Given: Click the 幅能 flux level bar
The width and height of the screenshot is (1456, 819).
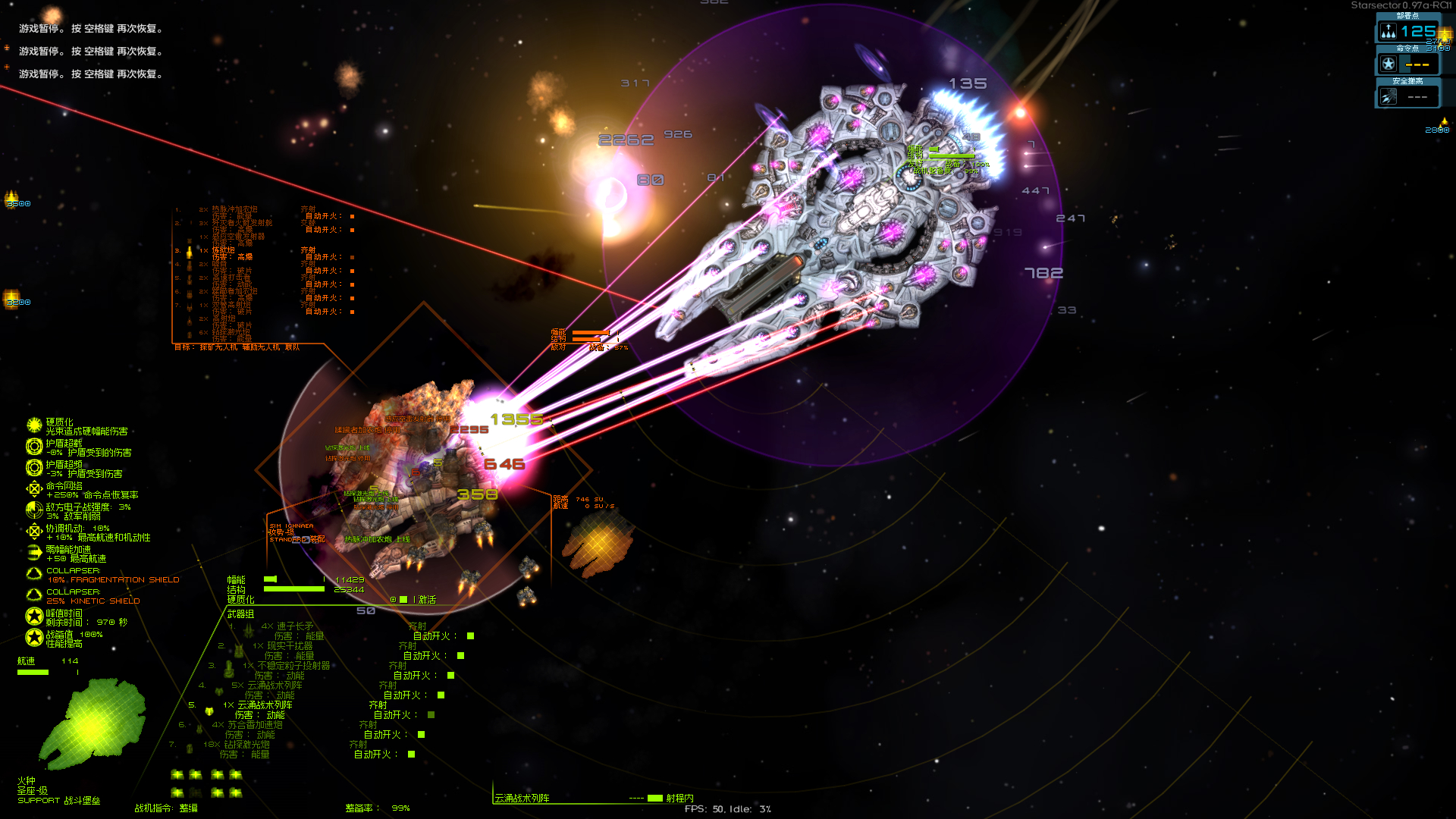Looking at the screenshot, I should (x=270, y=579).
